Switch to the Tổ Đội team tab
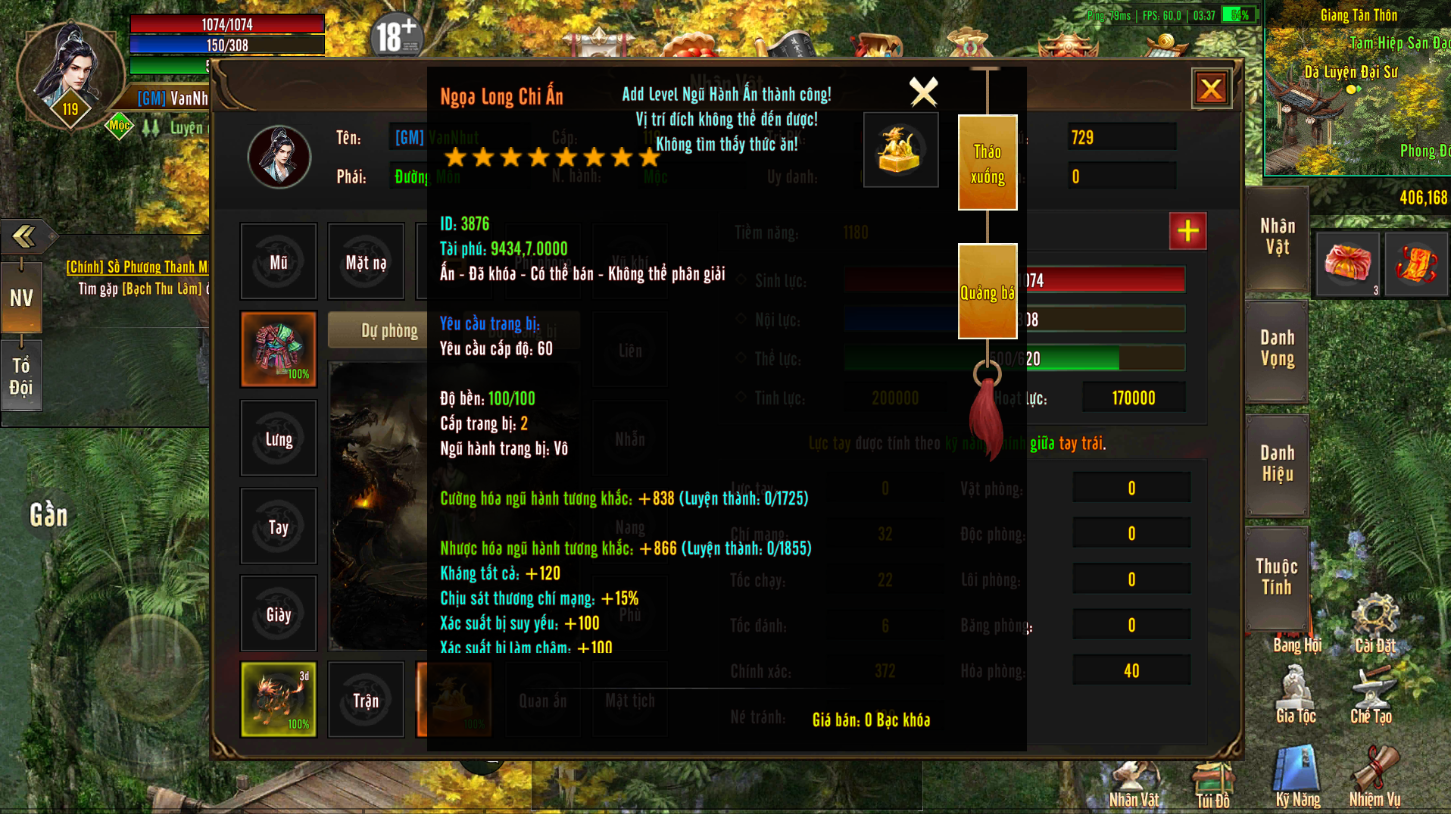 point(21,377)
